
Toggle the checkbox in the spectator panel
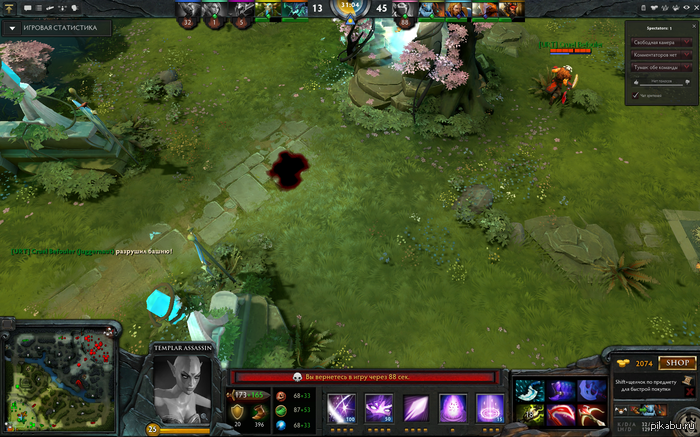tap(635, 95)
